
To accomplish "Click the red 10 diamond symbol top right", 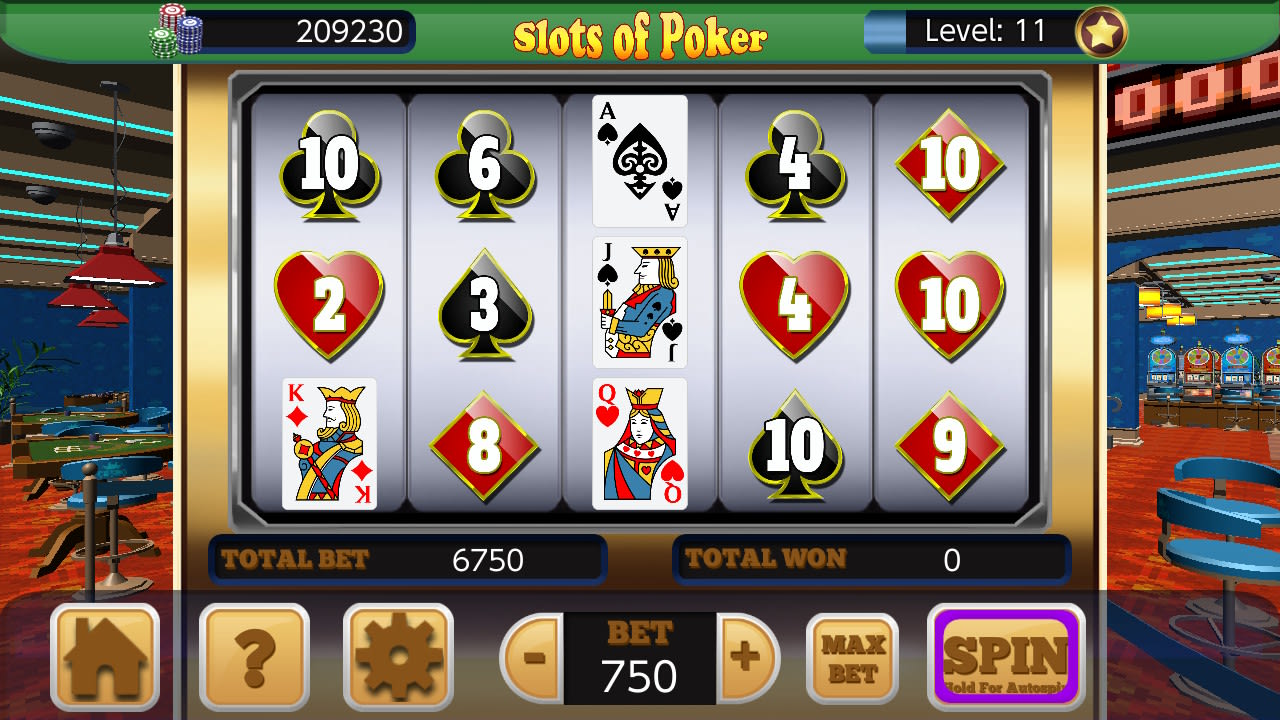I will click(948, 162).
